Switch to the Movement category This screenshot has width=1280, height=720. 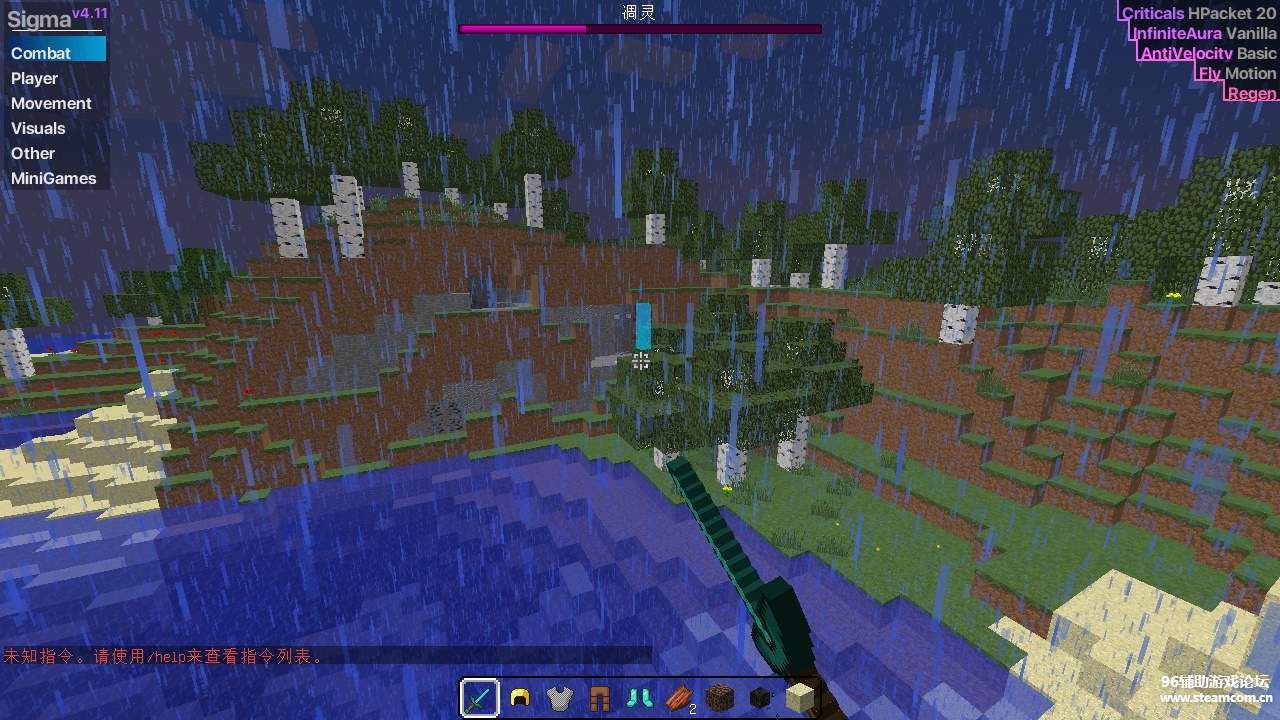51,103
